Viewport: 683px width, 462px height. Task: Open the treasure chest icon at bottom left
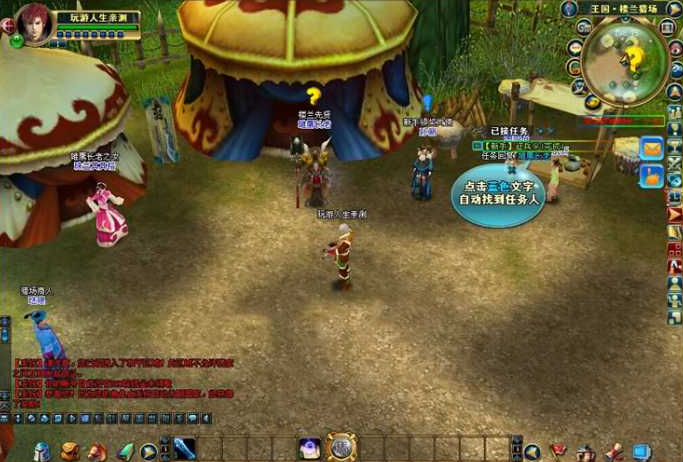click(69, 451)
